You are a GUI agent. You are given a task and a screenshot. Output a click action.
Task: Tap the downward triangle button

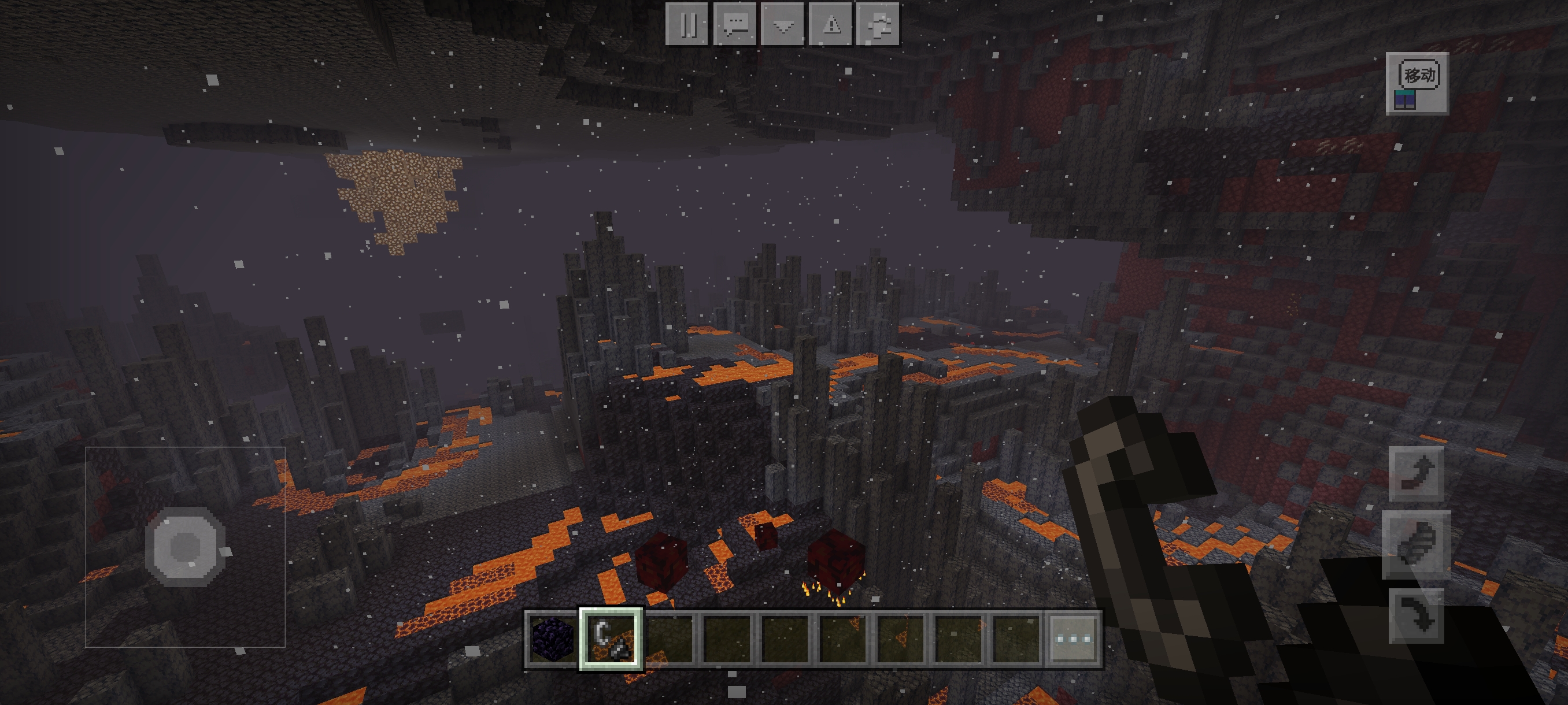click(x=783, y=24)
